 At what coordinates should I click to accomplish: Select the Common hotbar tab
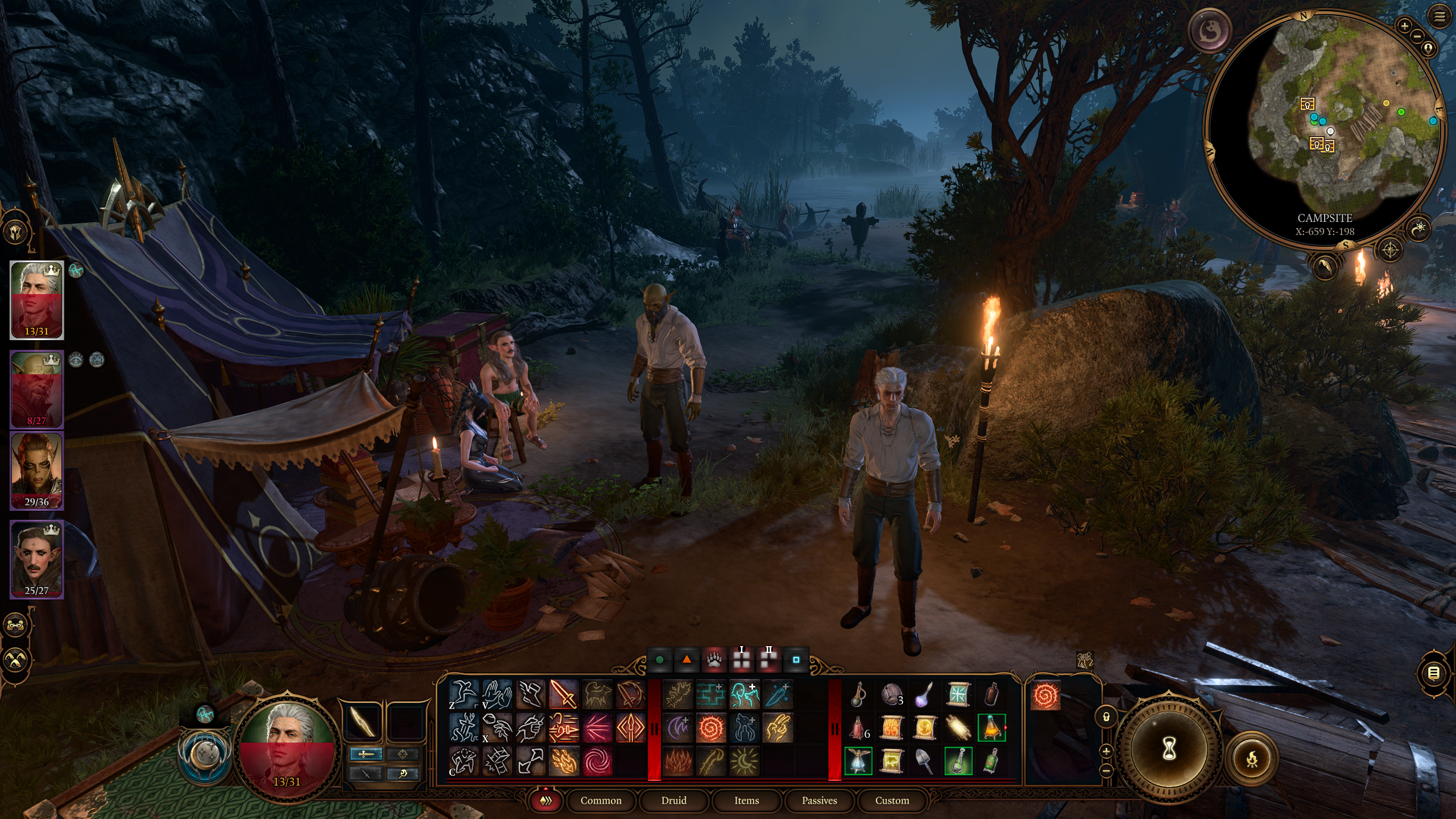(x=601, y=800)
